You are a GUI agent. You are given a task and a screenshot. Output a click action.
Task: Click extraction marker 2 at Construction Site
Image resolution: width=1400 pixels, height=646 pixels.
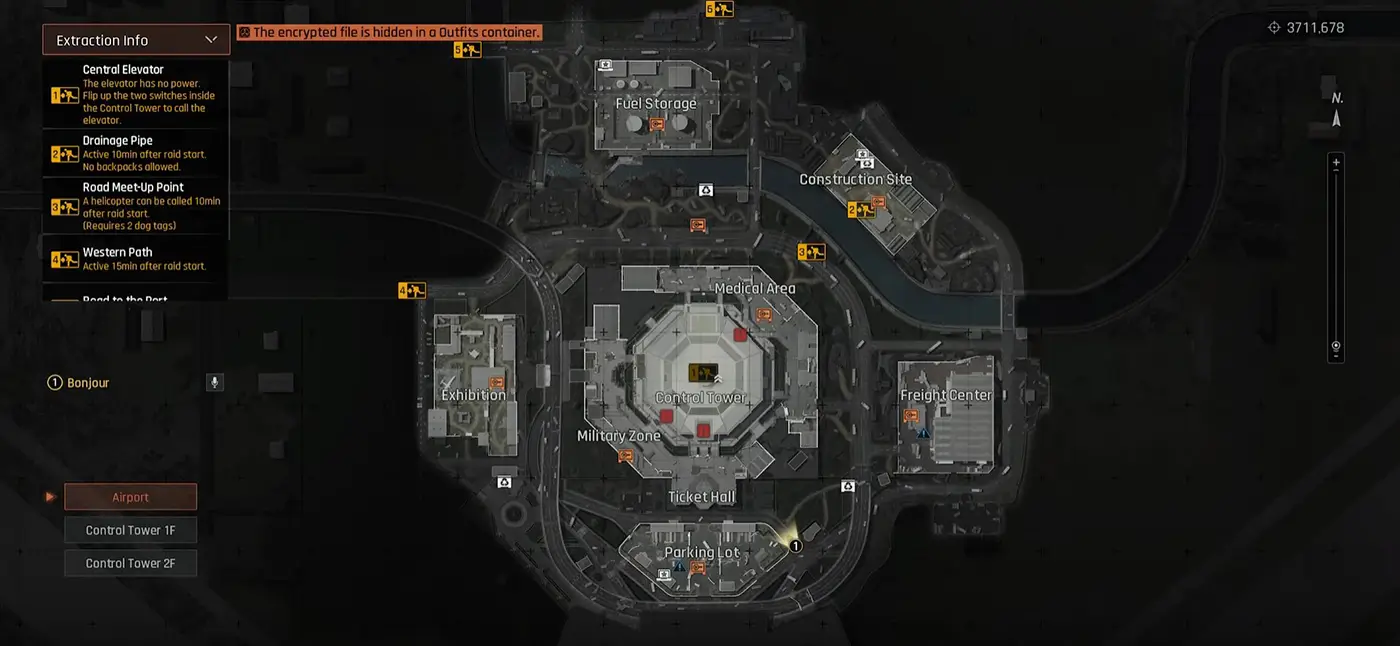tap(861, 210)
